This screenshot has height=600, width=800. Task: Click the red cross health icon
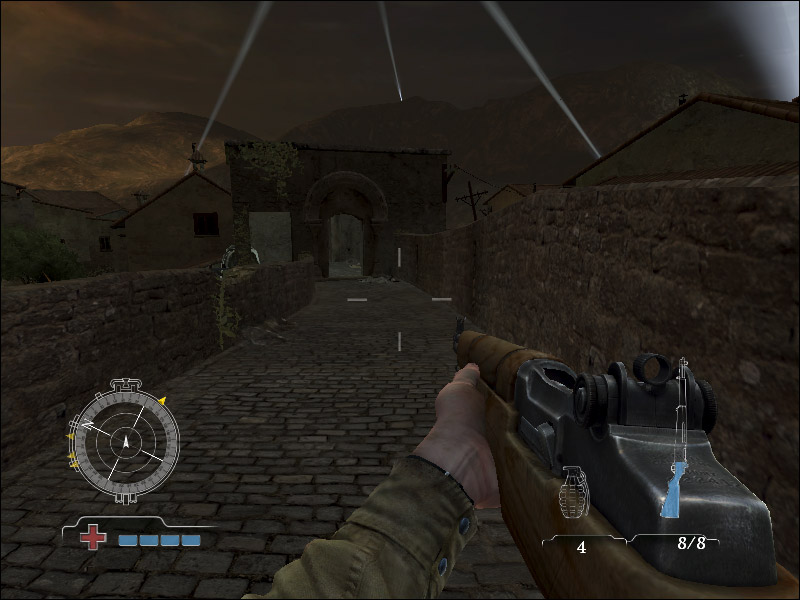pyautogui.click(x=93, y=537)
